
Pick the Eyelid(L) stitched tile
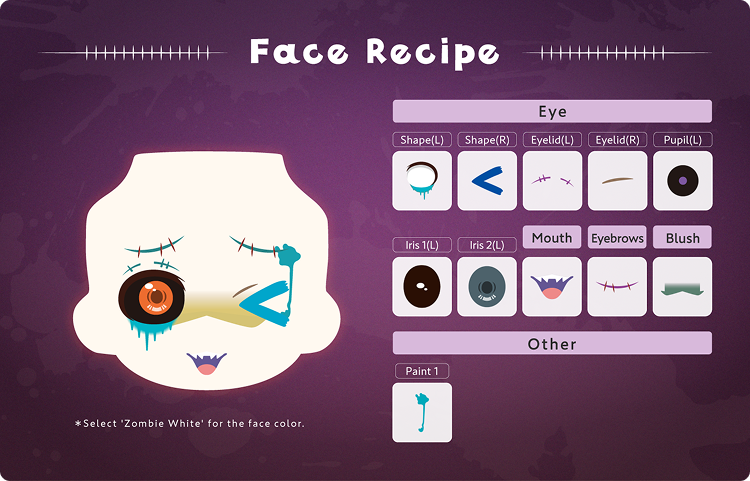pyautogui.click(x=552, y=180)
